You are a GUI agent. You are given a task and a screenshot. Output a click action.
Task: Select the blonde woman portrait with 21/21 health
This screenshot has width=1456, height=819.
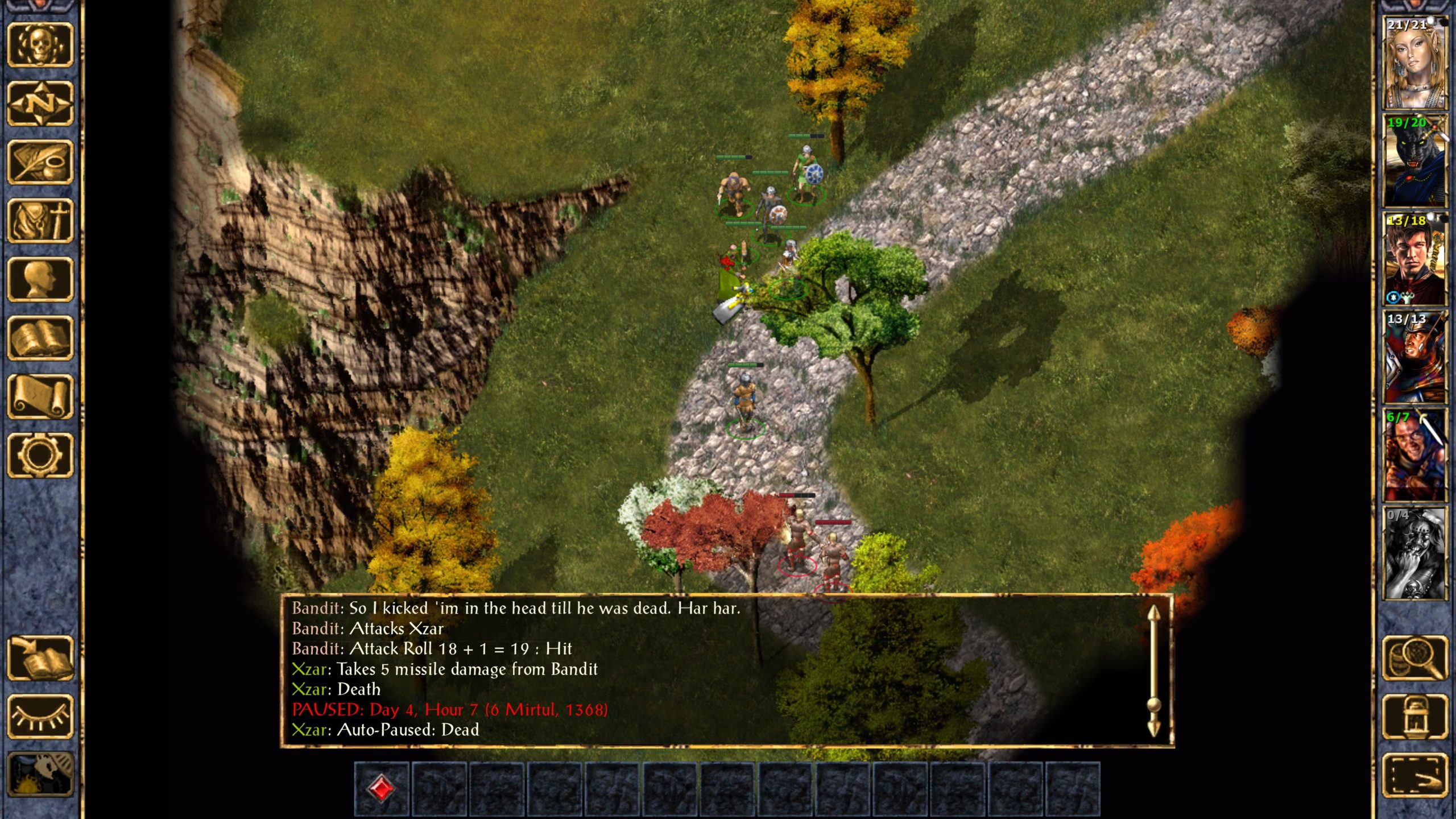[x=1414, y=63]
